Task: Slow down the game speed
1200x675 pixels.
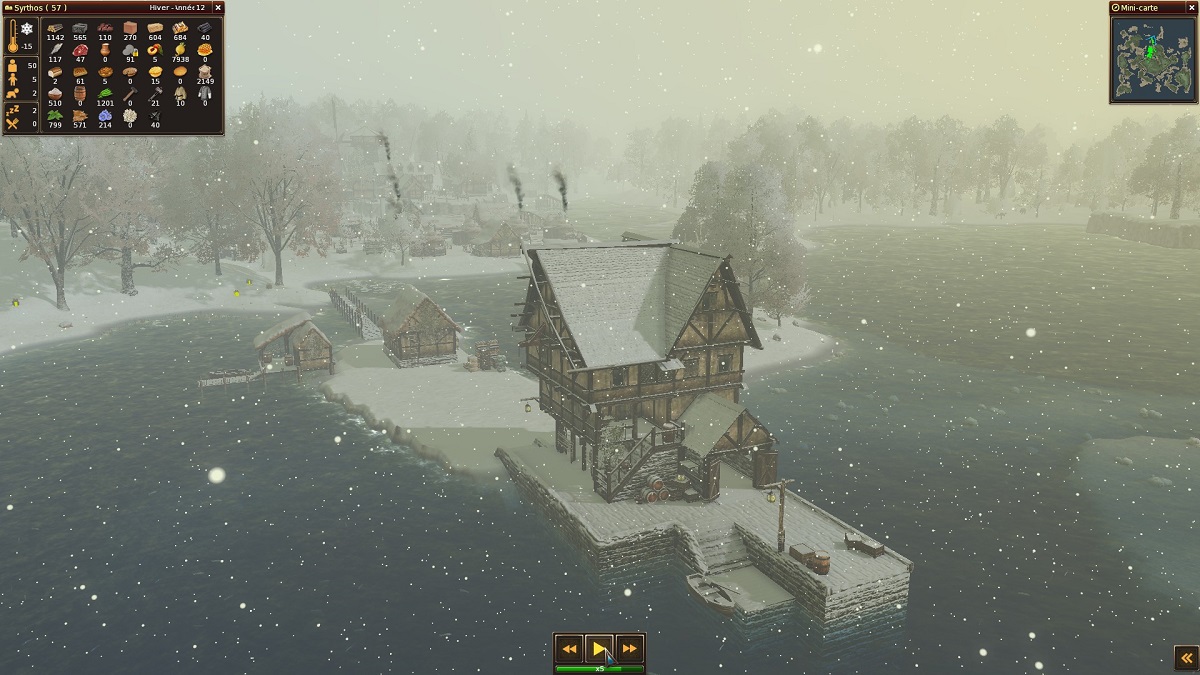Action: point(569,649)
